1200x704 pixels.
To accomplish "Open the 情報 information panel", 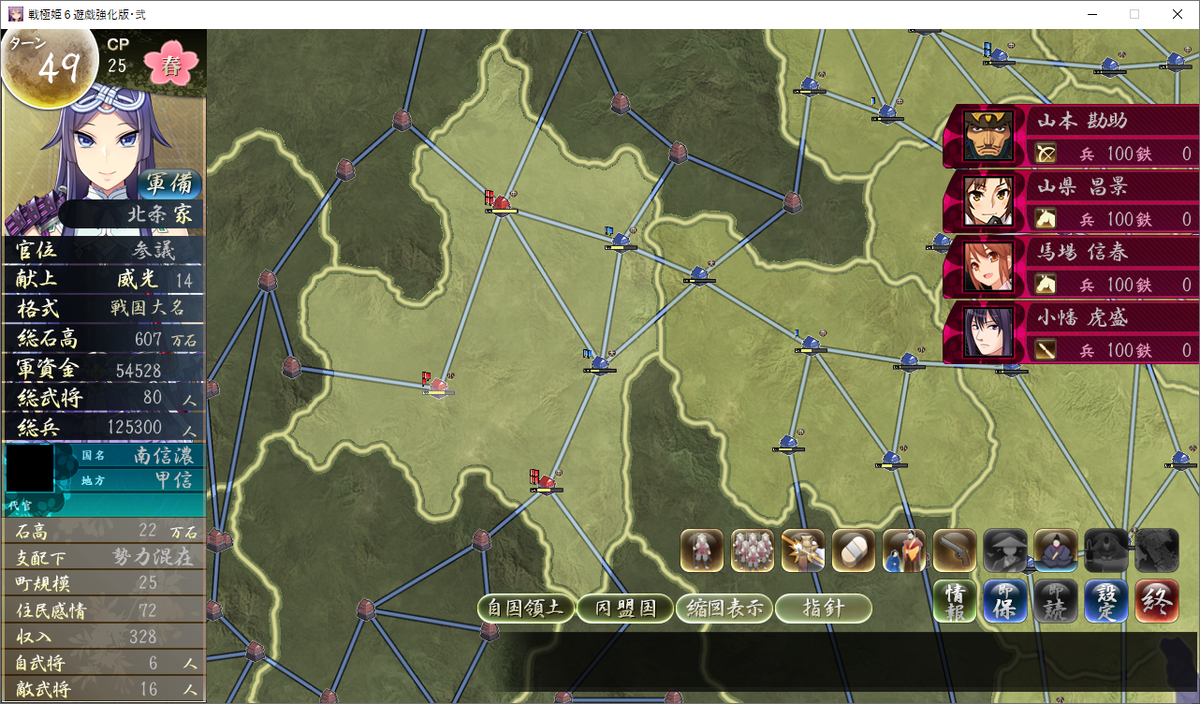I will tap(955, 601).
